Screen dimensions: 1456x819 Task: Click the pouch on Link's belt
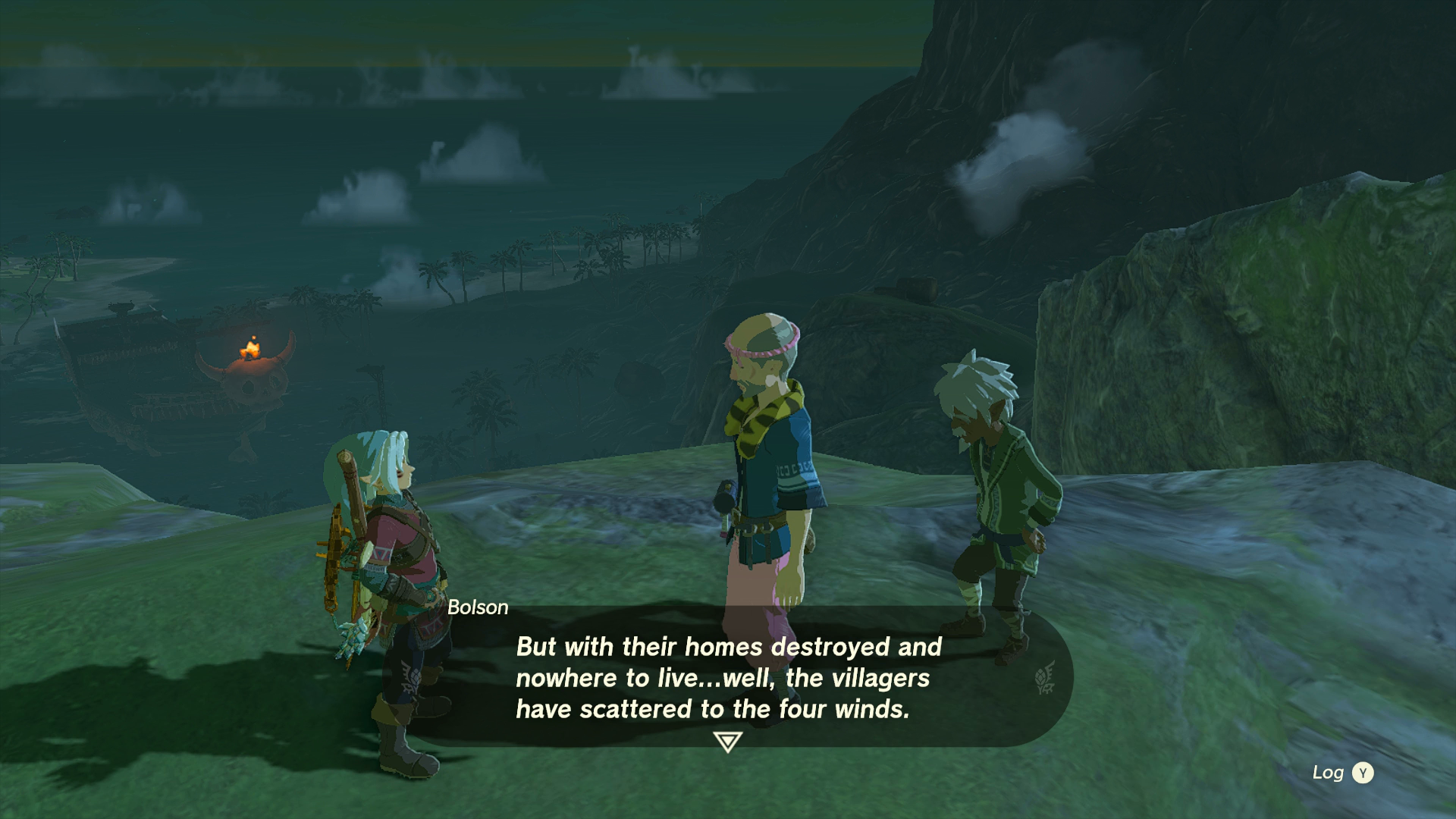[x=428, y=629]
